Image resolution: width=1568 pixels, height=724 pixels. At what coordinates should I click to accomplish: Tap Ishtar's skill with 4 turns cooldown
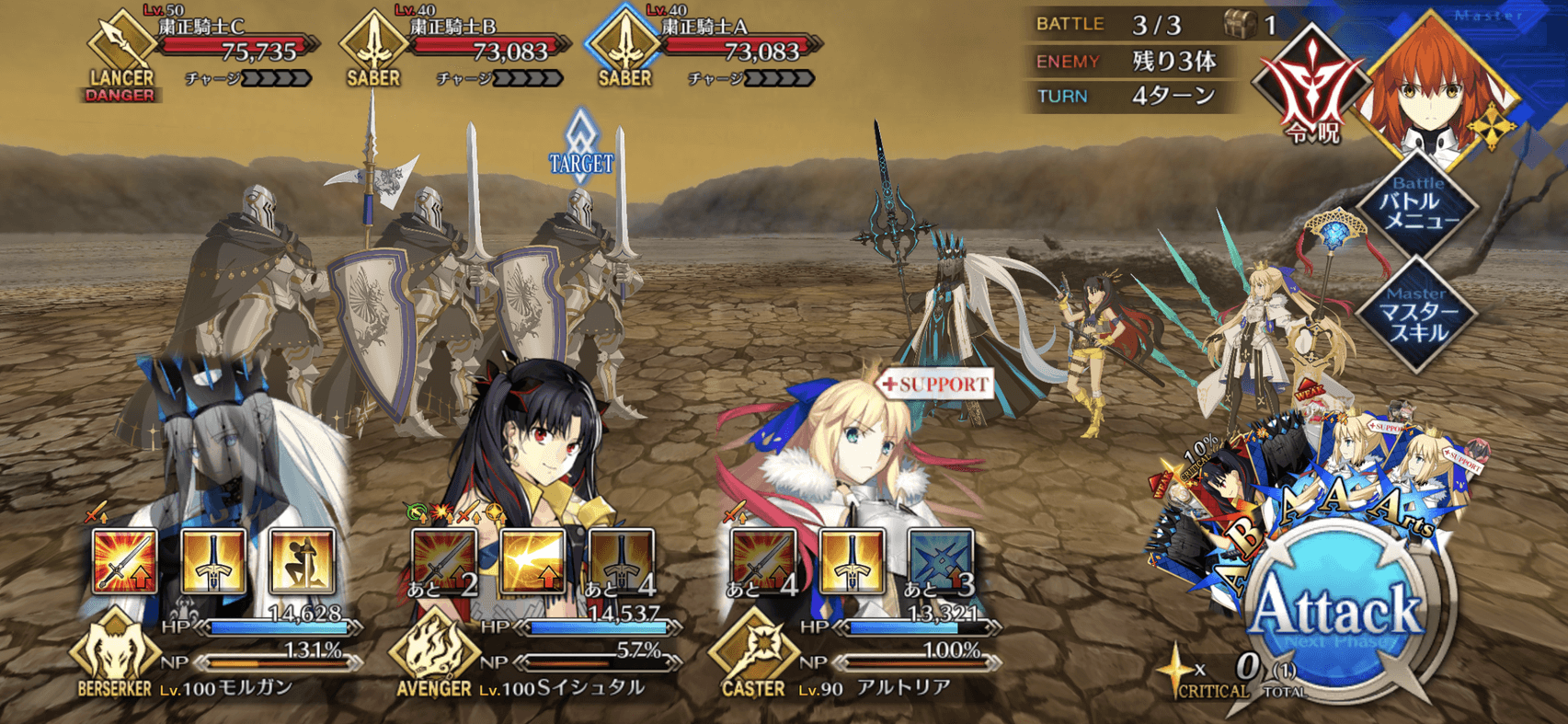click(621, 560)
